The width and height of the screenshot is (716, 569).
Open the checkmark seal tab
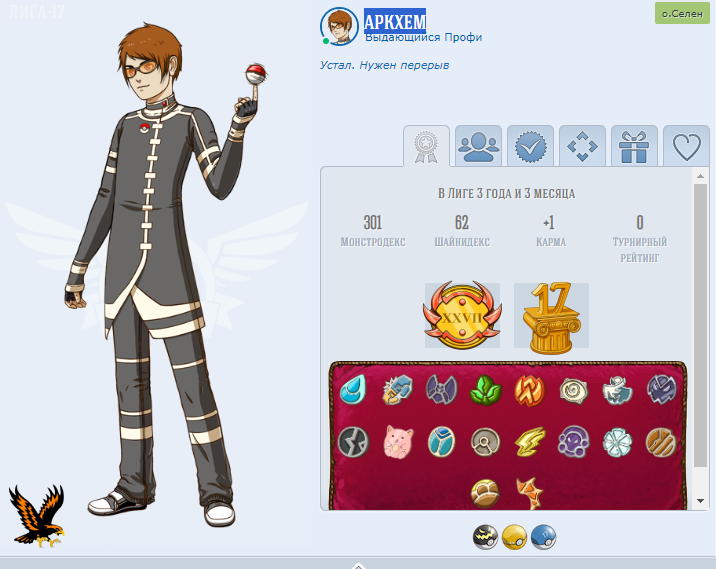531,147
